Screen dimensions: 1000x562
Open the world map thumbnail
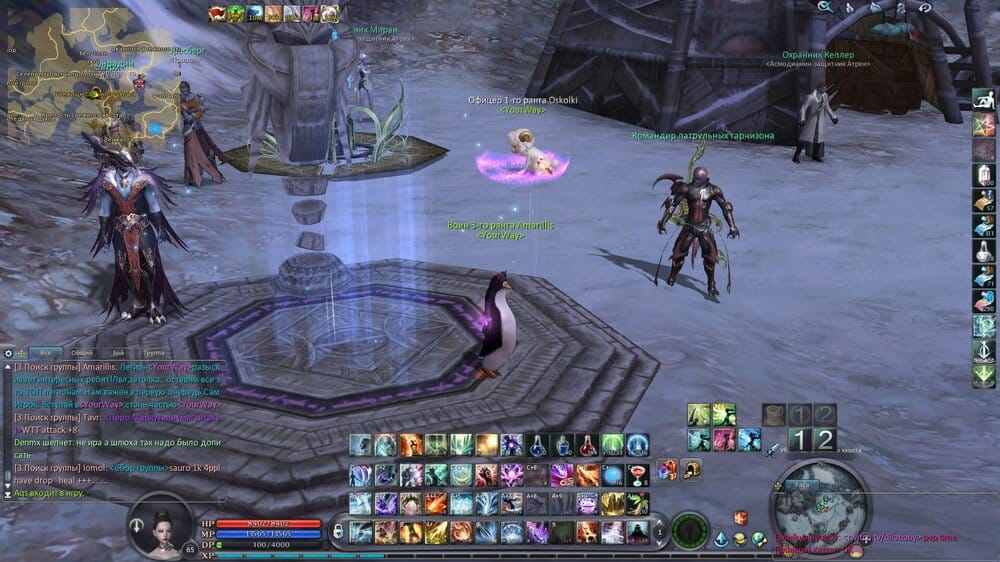88,68
